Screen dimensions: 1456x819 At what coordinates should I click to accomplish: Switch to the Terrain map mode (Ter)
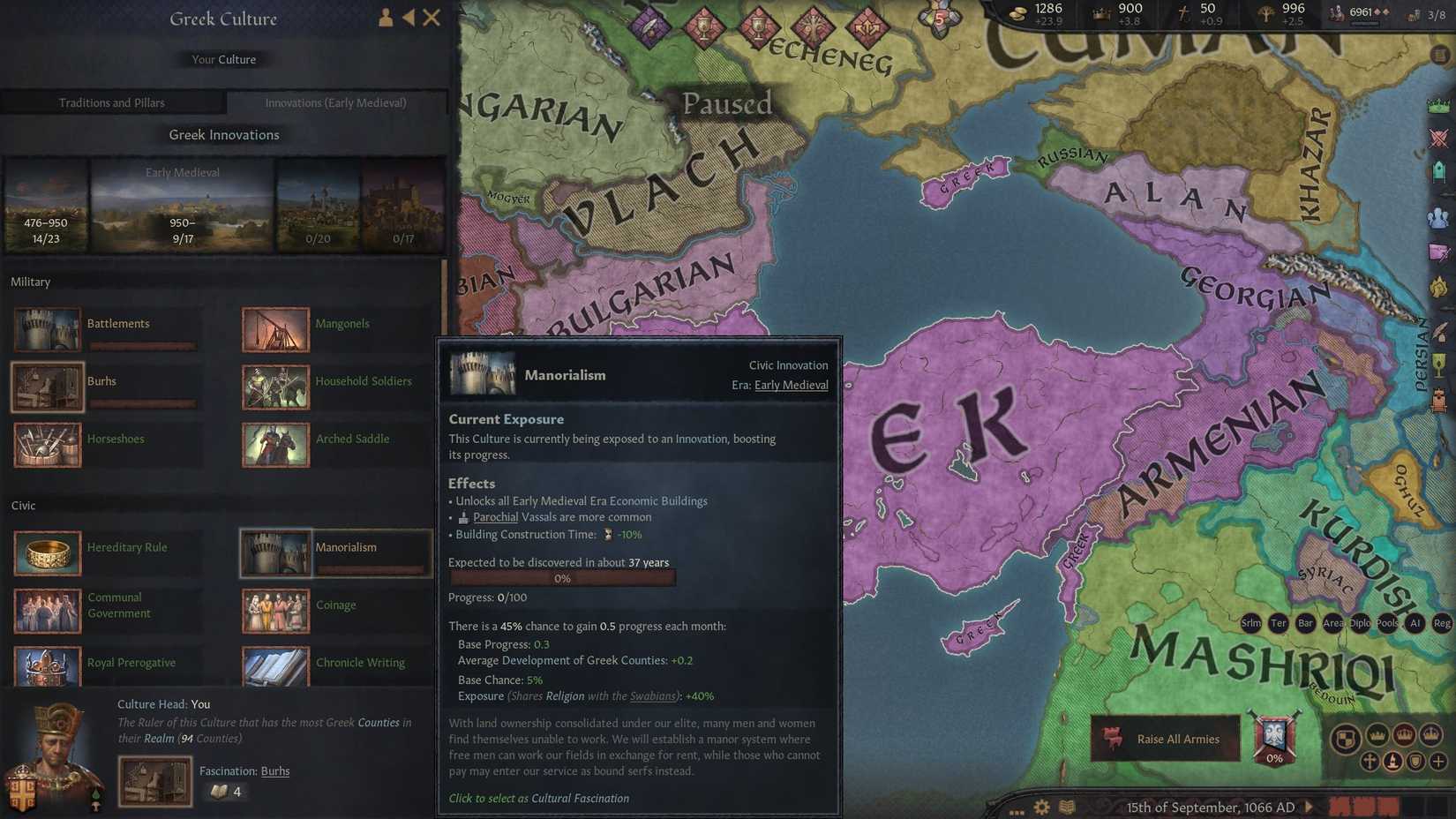[1280, 622]
